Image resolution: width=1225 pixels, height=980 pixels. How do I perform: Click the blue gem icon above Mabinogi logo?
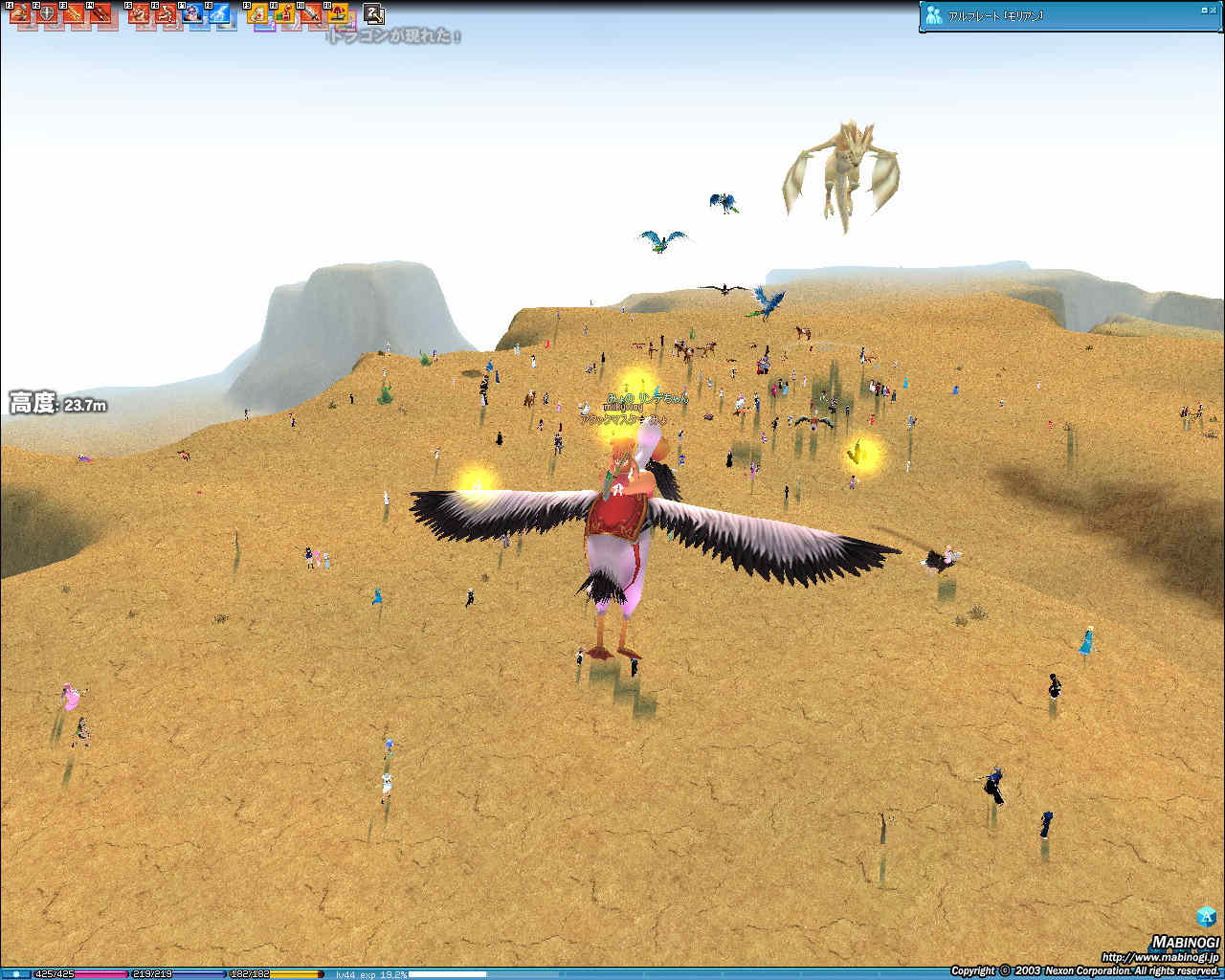[1206, 915]
